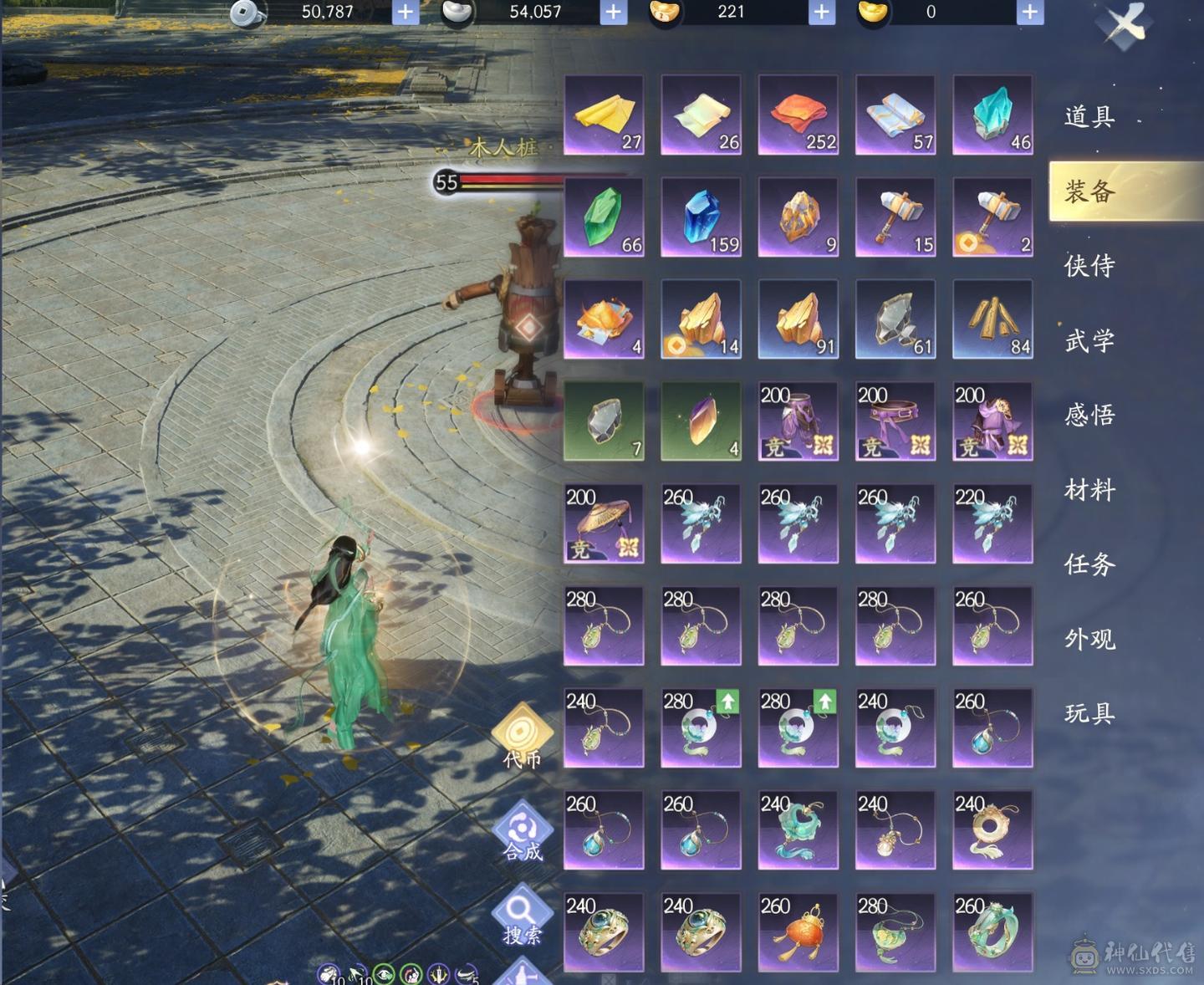The width and height of the screenshot is (1204, 985).
Task: Open the 玩具 toys tab
Action: tap(1089, 713)
